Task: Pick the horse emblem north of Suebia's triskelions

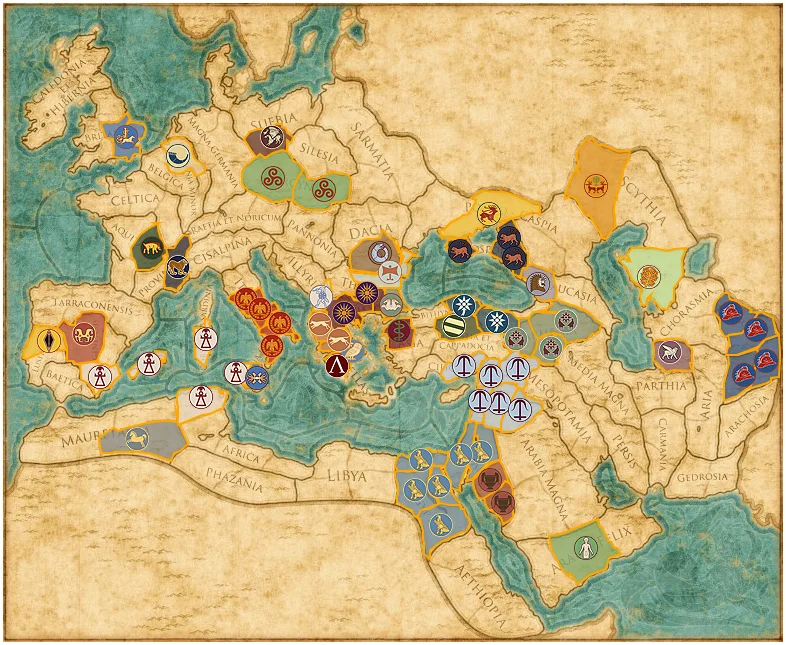Action: pyautogui.click(x=270, y=139)
